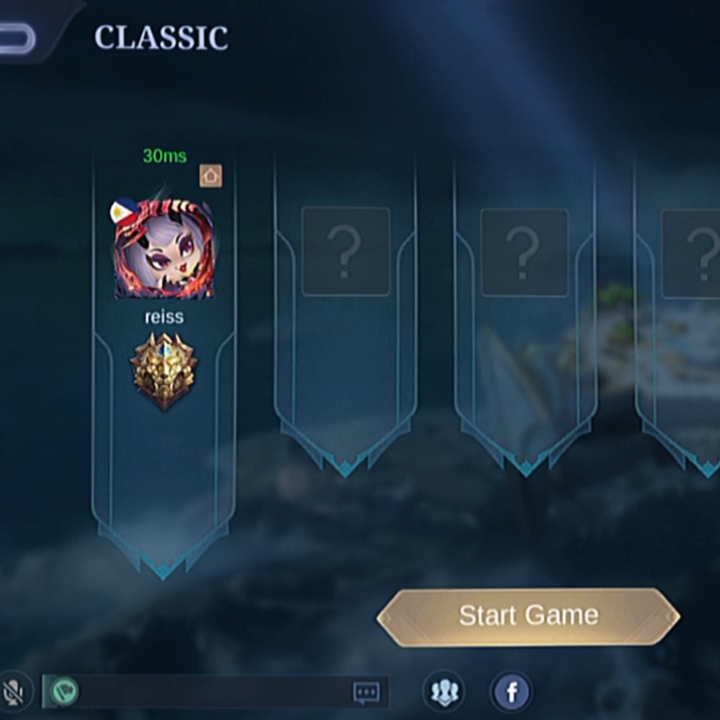Toggle the muted microphone icon

pos(14,691)
